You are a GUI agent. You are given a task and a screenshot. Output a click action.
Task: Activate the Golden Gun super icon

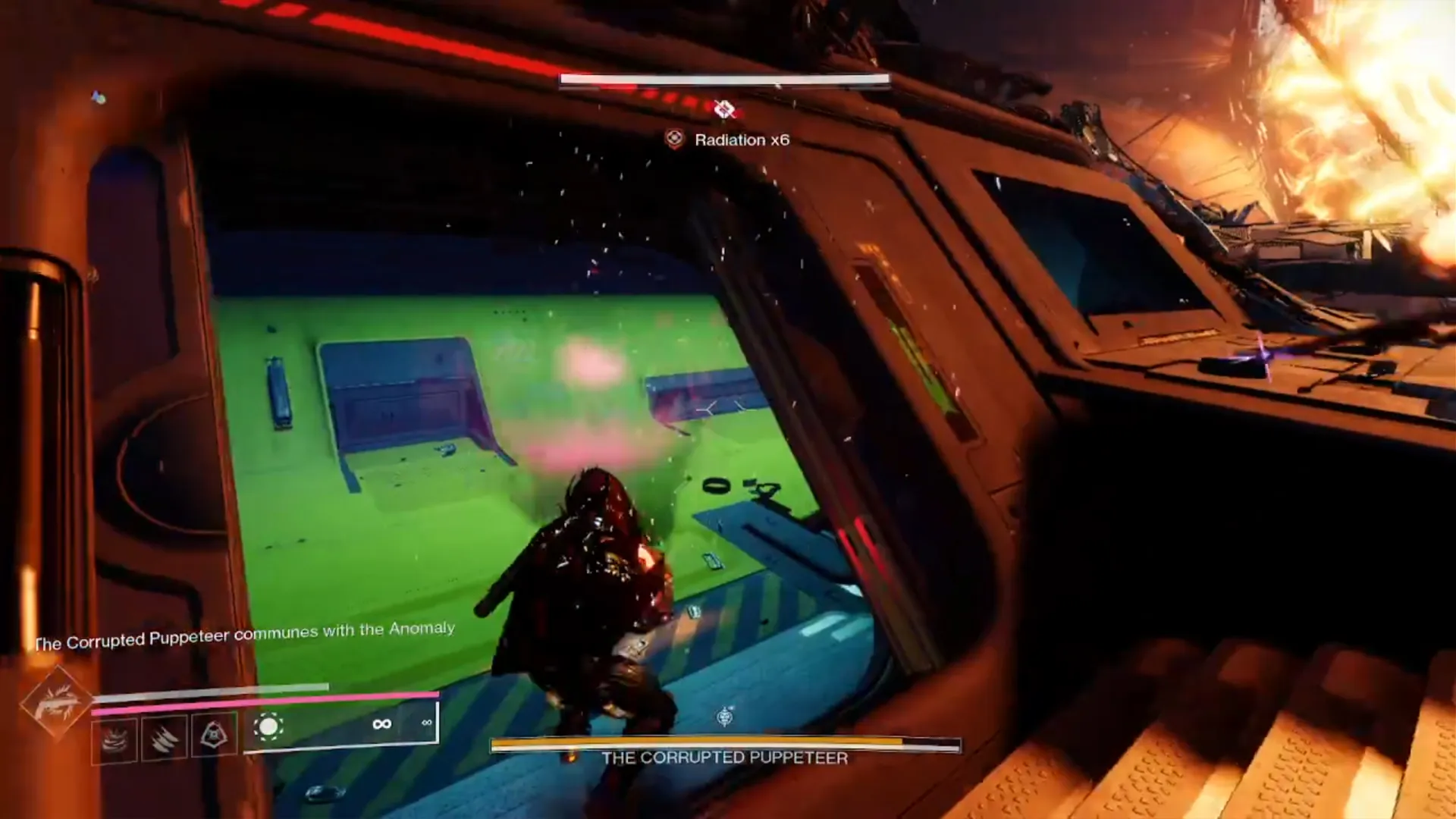click(55, 702)
